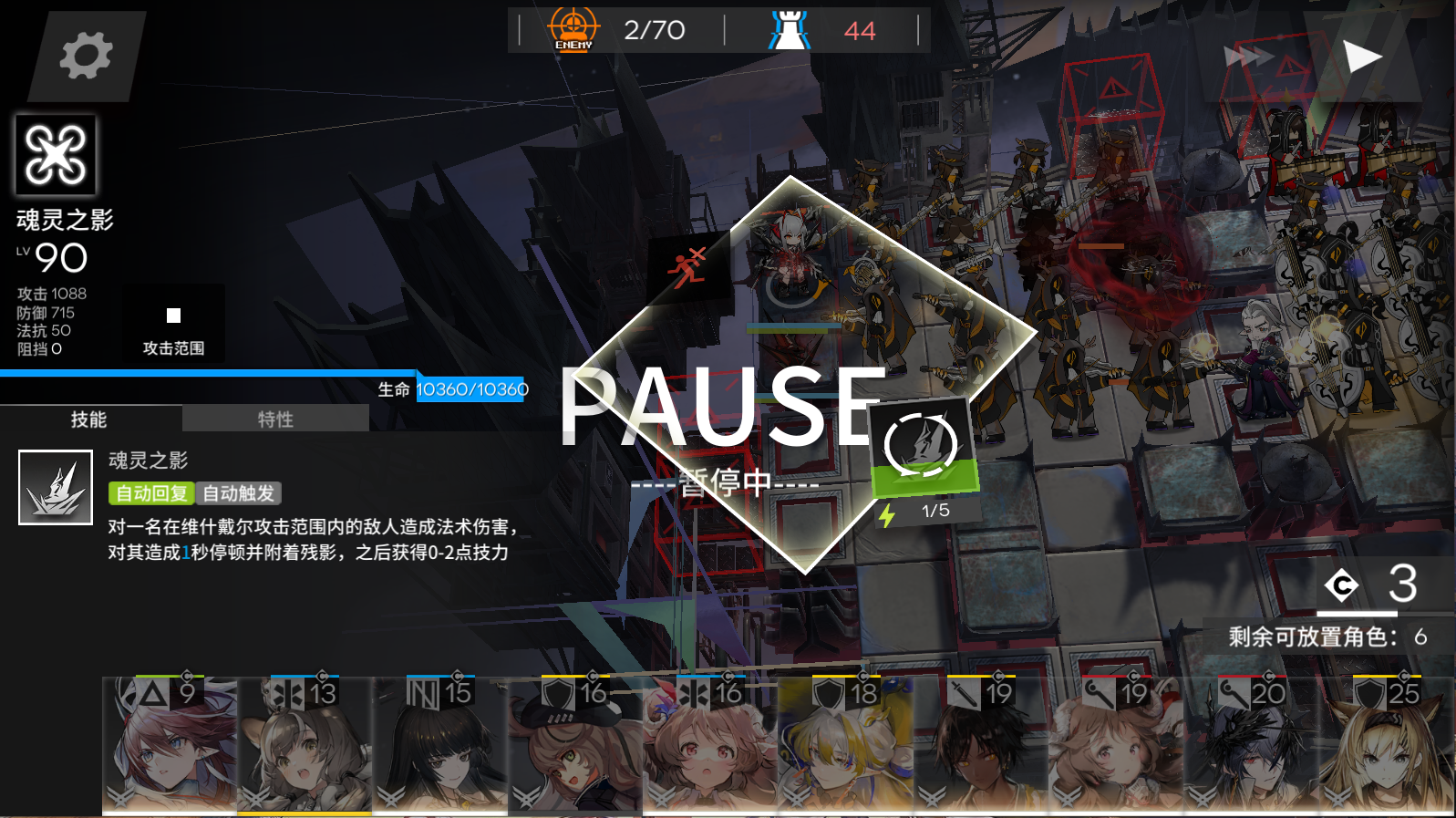Switch to the 特性 tab
This screenshot has width=1456, height=818.
point(273,419)
